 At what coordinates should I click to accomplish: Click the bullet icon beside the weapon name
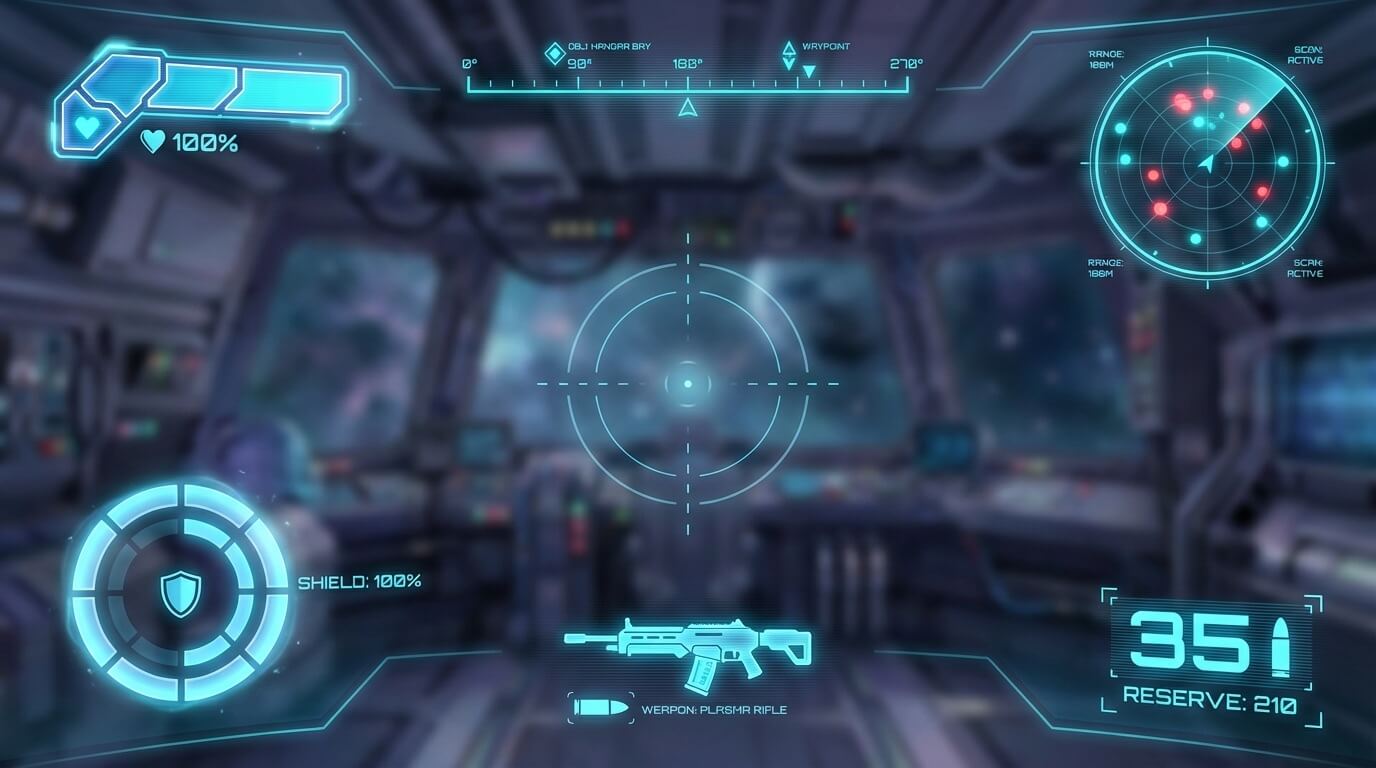[598, 707]
